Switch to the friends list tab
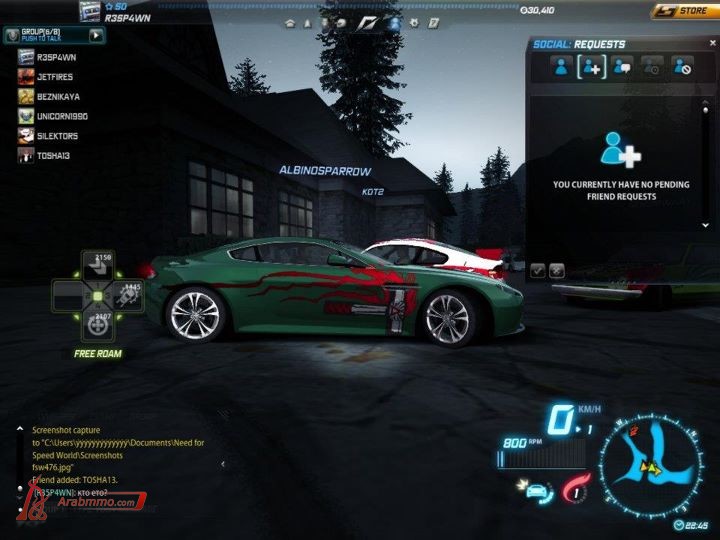The height and width of the screenshot is (540, 720). pyautogui.click(x=562, y=67)
